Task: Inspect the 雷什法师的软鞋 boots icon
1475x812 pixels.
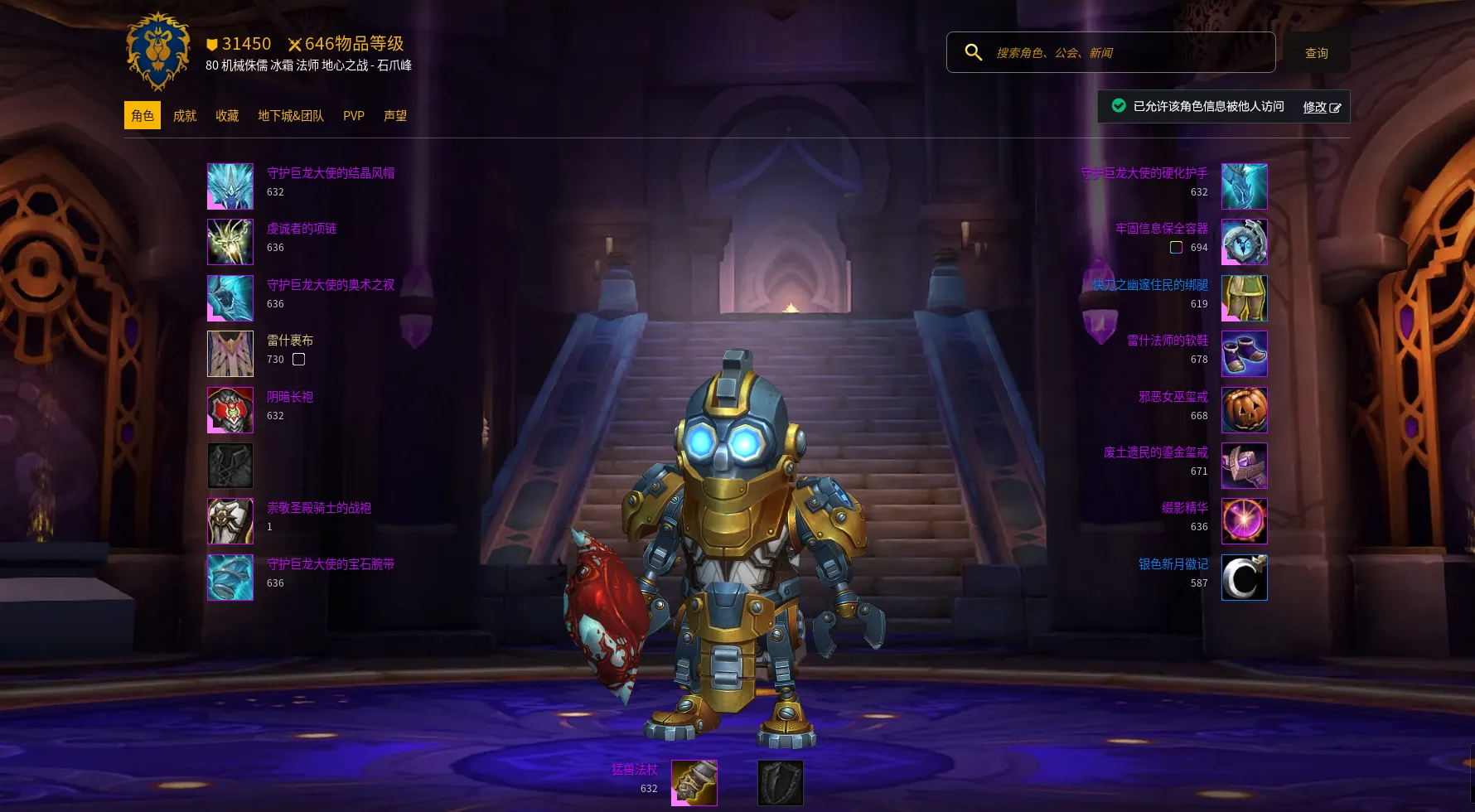Action: click(1244, 354)
